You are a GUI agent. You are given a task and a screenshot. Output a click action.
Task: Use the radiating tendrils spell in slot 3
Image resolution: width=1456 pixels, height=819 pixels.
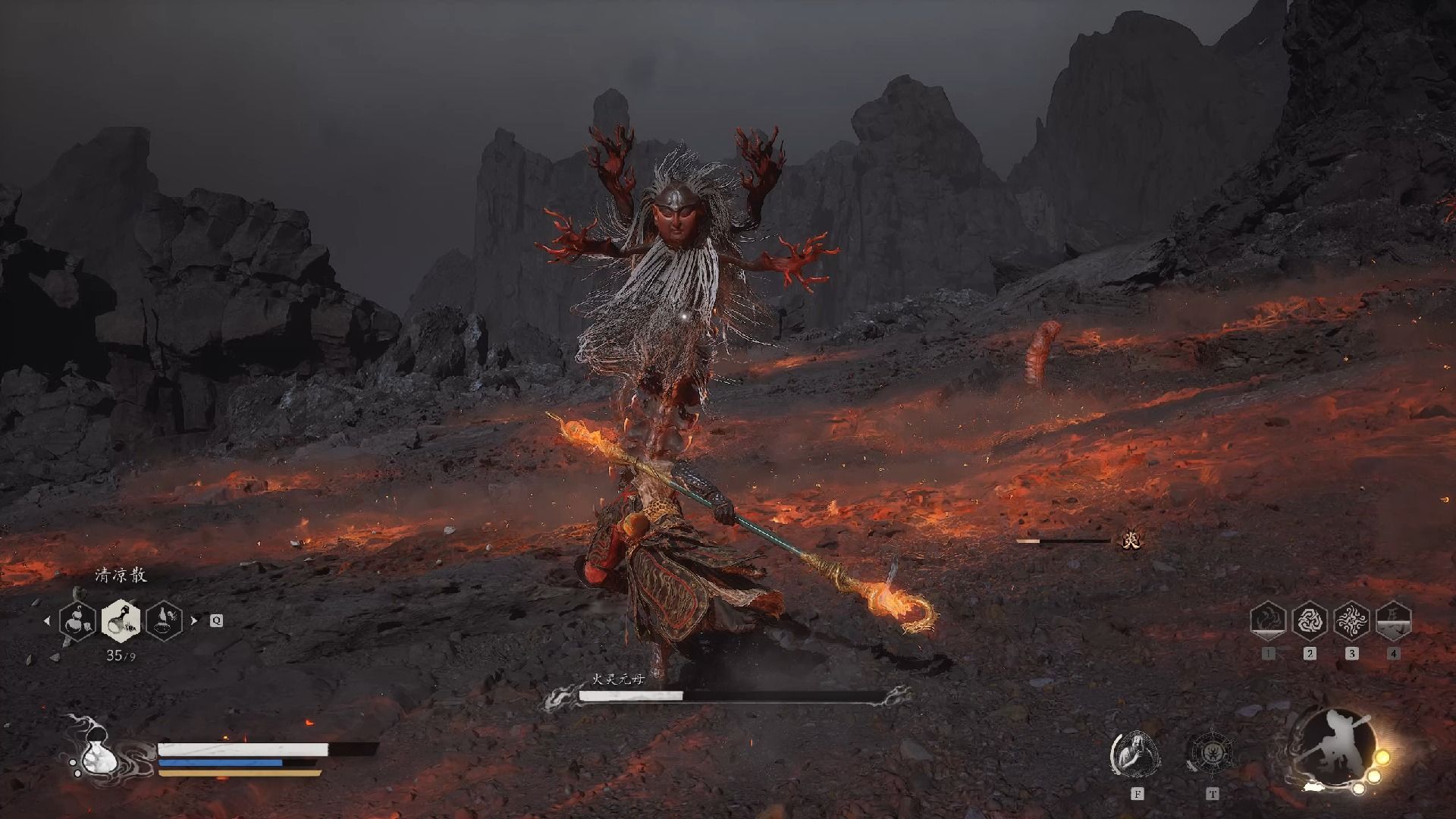click(x=1351, y=621)
